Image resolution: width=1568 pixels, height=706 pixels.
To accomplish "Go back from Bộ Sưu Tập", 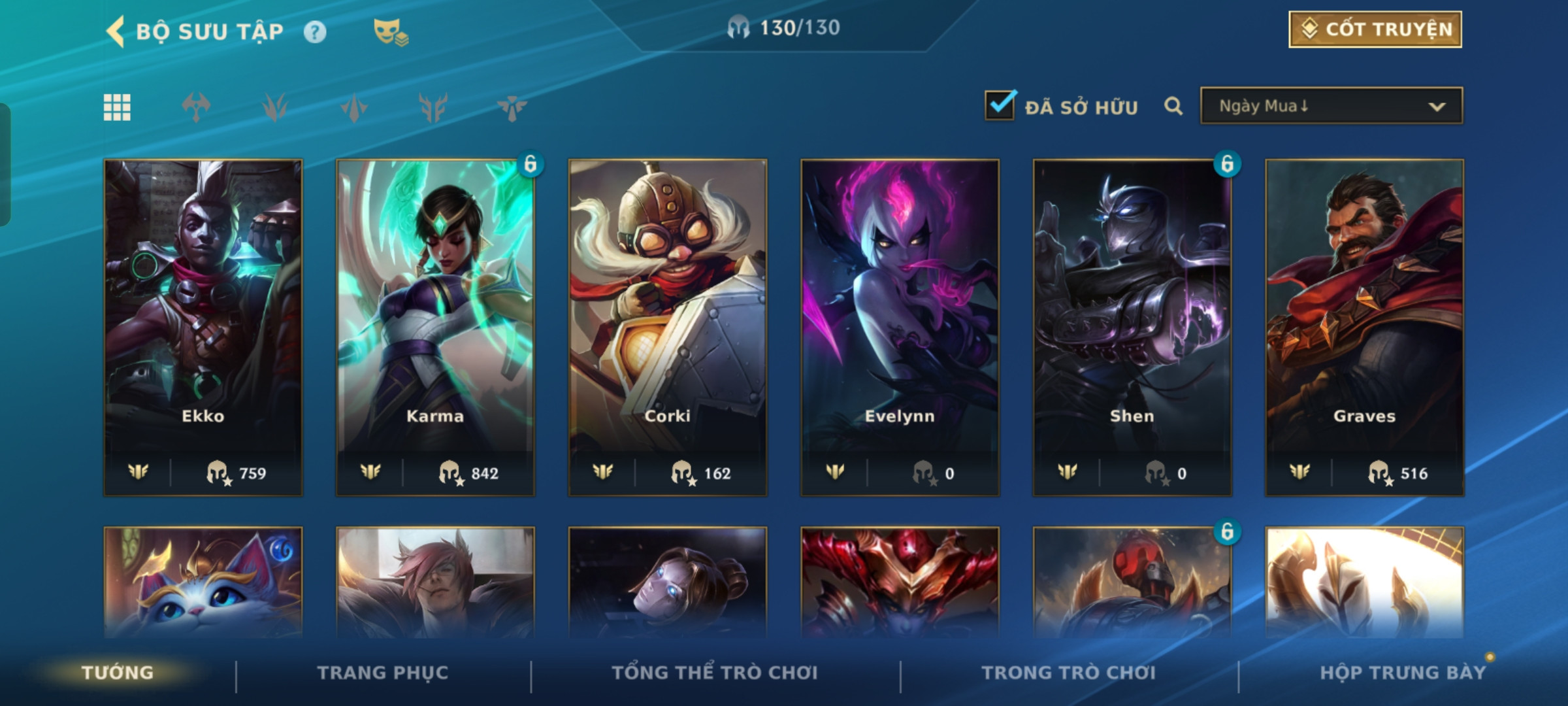I will tap(116, 31).
